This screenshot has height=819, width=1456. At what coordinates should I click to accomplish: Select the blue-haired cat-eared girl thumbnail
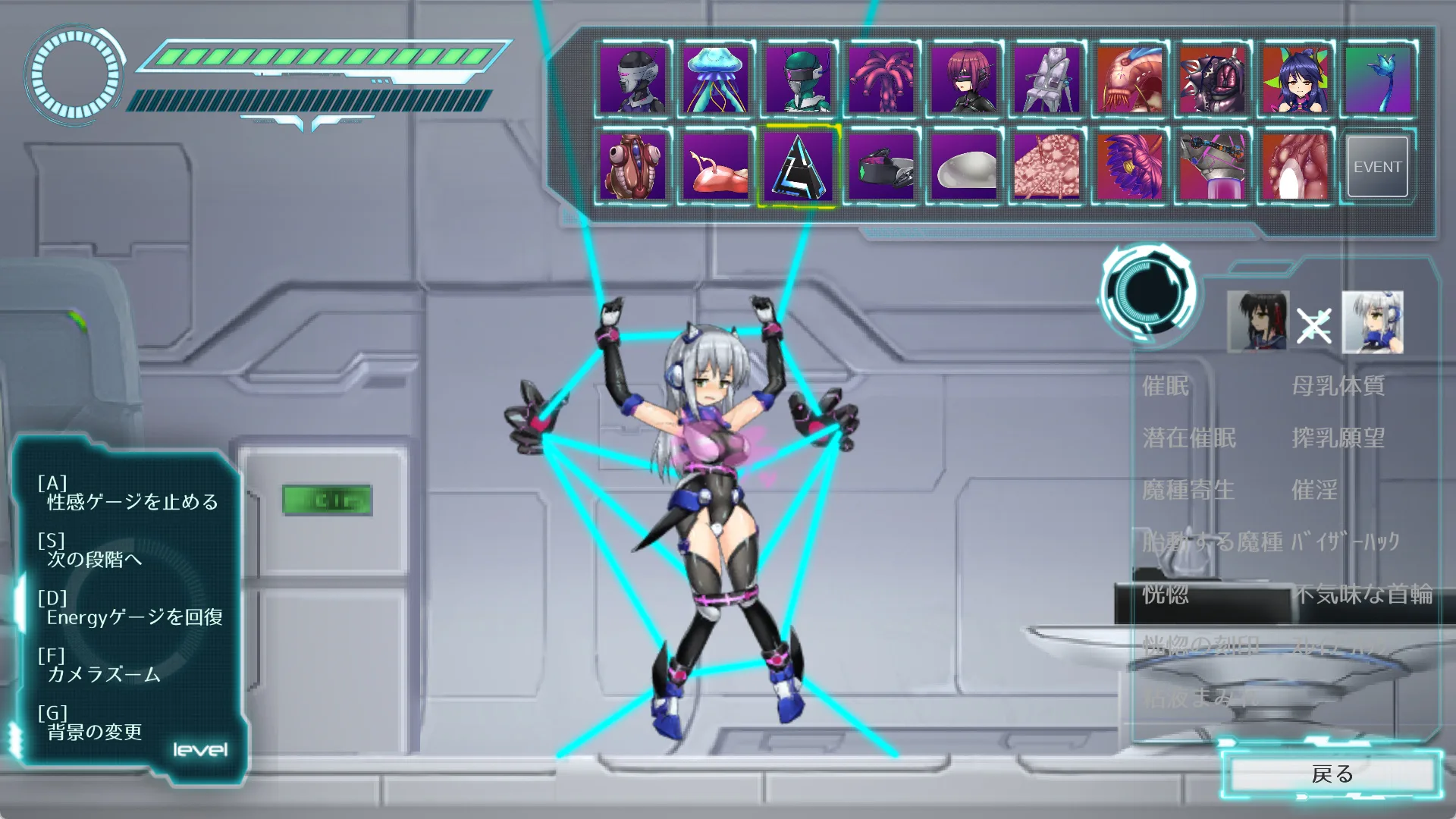coord(1295,80)
